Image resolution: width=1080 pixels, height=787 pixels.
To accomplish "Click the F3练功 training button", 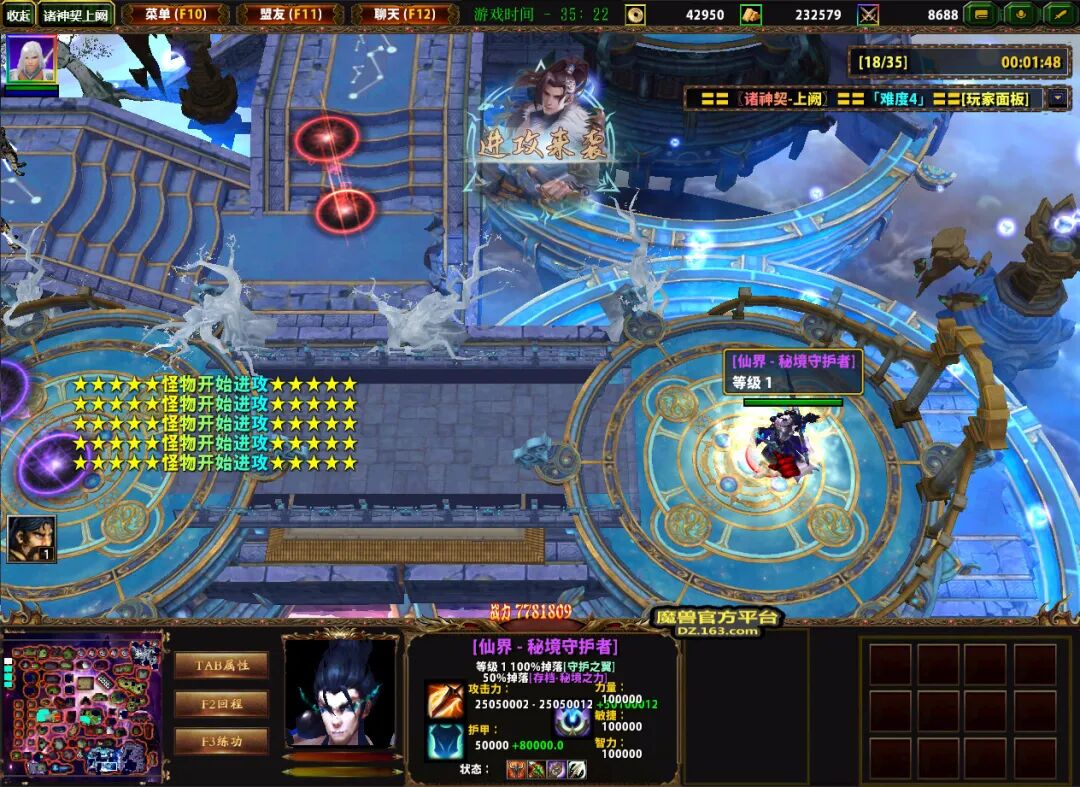I will (x=221, y=741).
